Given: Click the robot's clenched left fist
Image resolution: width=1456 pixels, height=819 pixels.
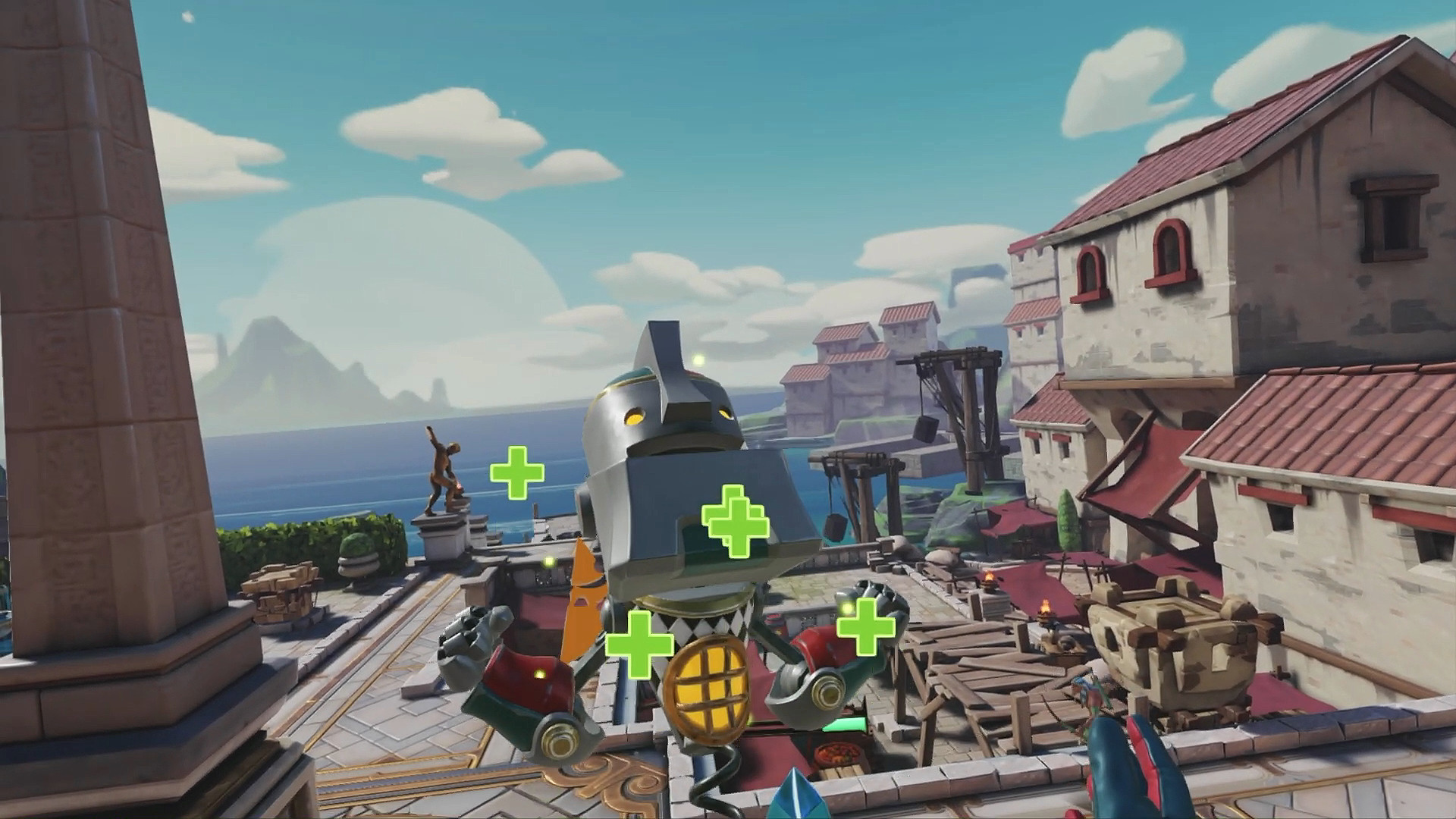Looking at the screenshot, I should pos(473,636).
